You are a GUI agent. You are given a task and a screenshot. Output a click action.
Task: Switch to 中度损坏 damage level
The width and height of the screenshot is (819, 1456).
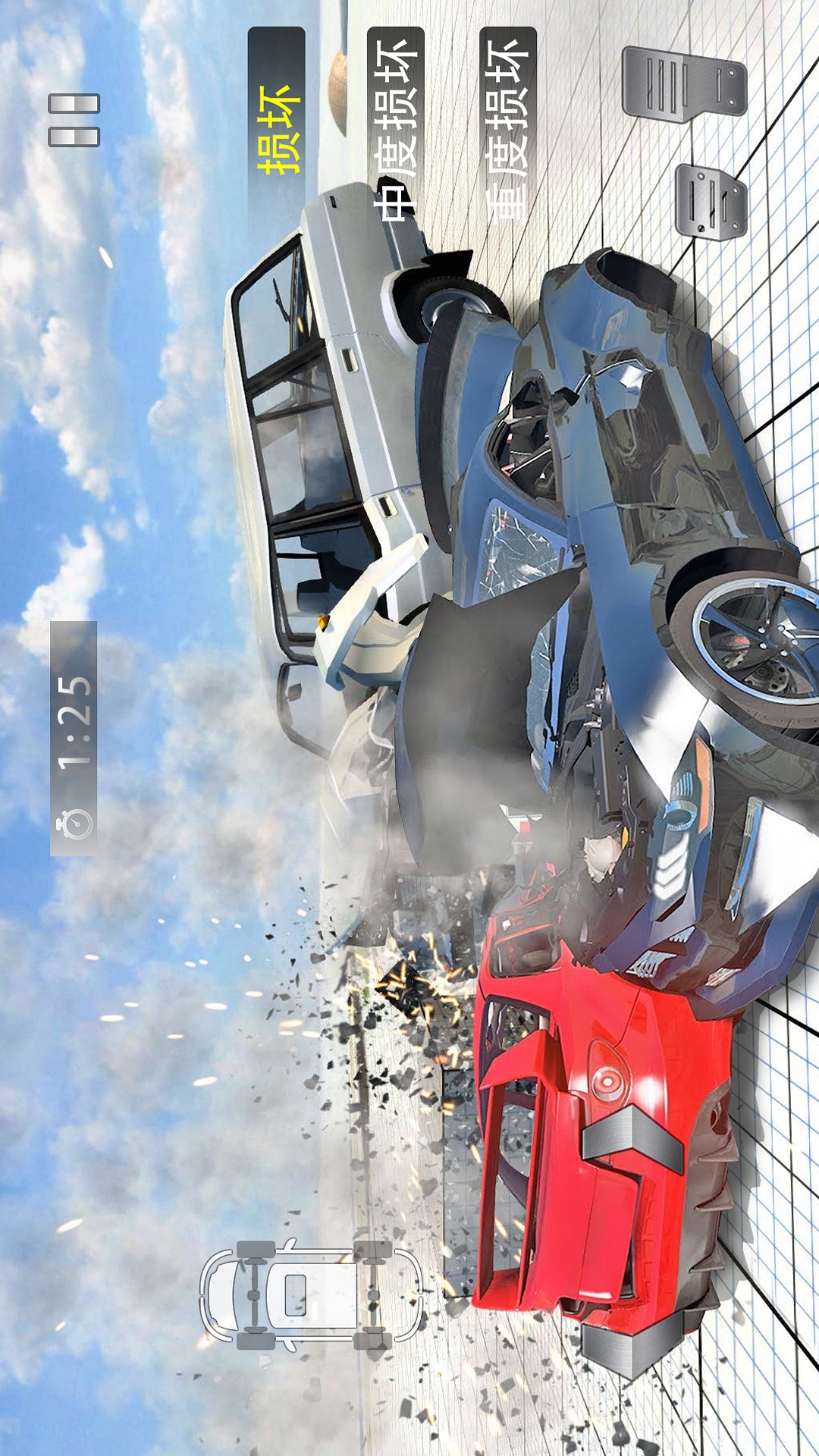tap(396, 129)
